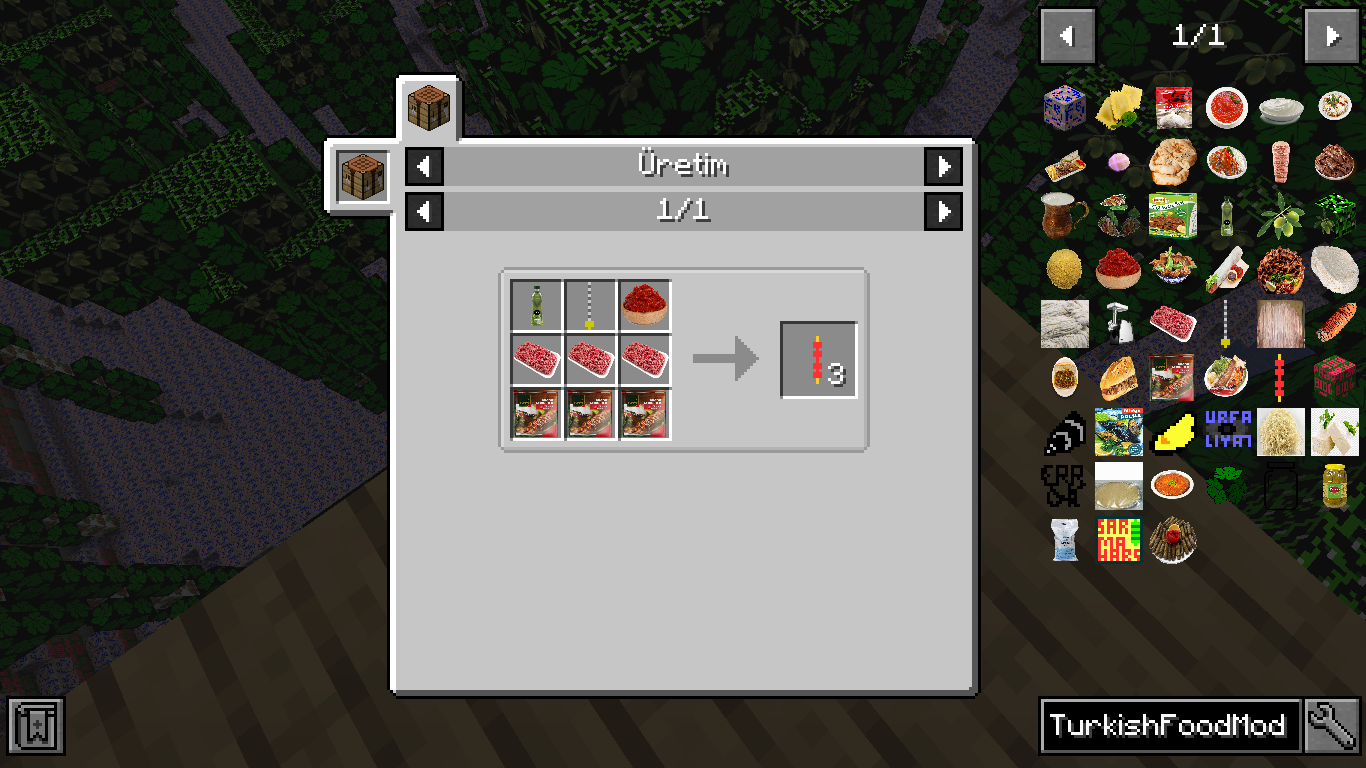Click the kebab skewer output showing 3
Screen dimensions: 1366x768
(x=817, y=356)
